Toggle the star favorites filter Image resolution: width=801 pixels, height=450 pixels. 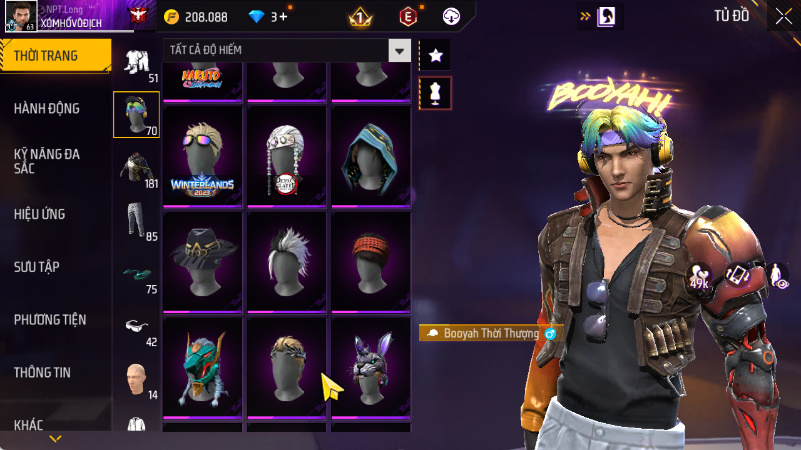click(x=435, y=55)
